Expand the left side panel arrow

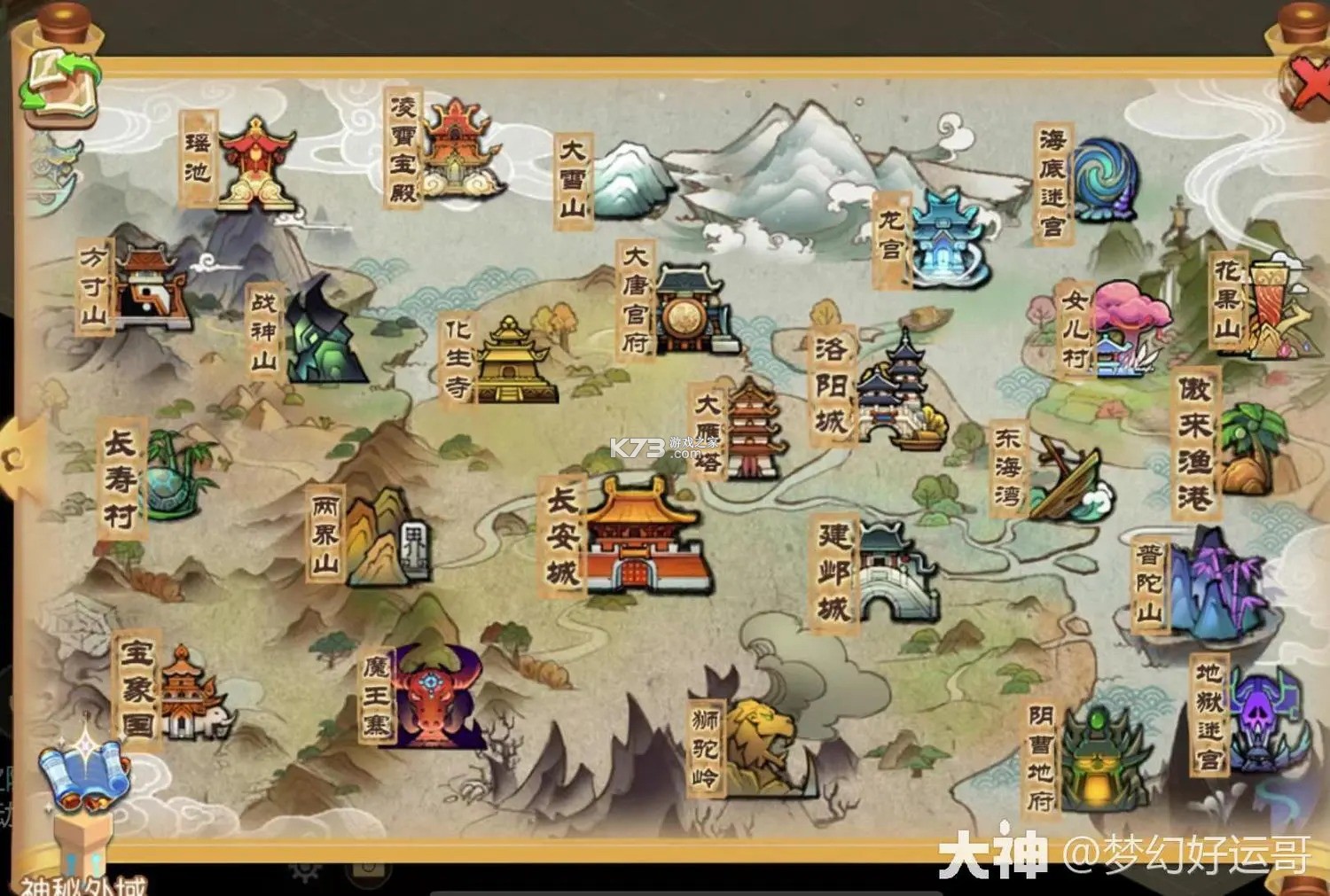tap(13, 461)
